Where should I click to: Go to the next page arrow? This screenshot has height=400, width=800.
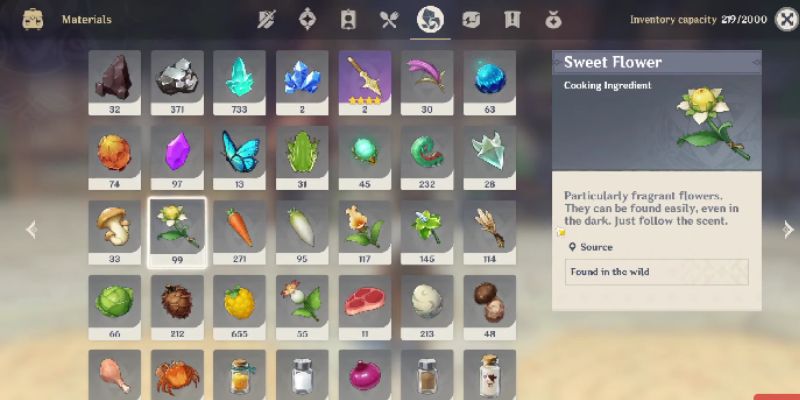[788, 229]
